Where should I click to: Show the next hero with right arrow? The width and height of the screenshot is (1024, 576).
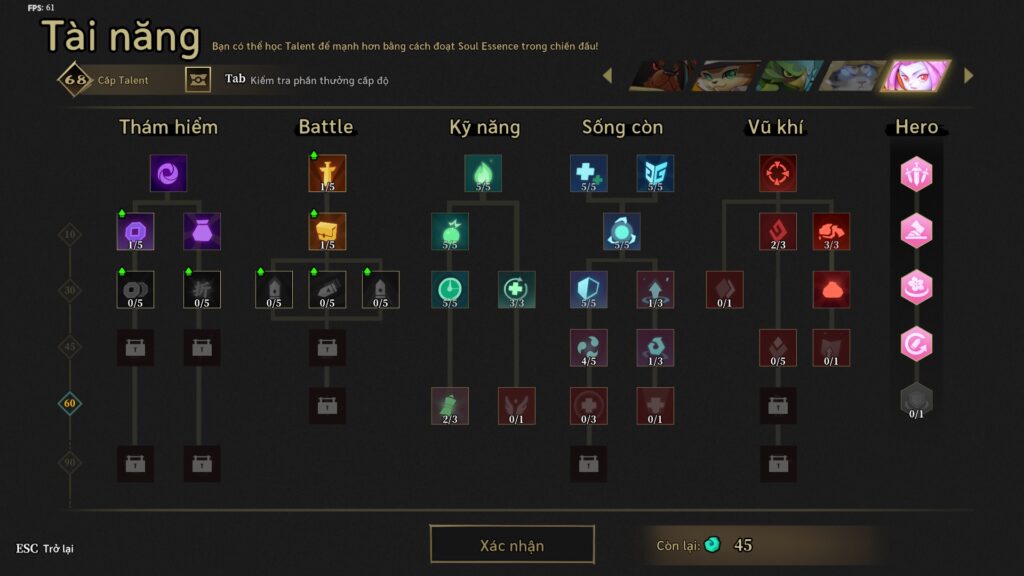pyautogui.click(x=968, y=76)
